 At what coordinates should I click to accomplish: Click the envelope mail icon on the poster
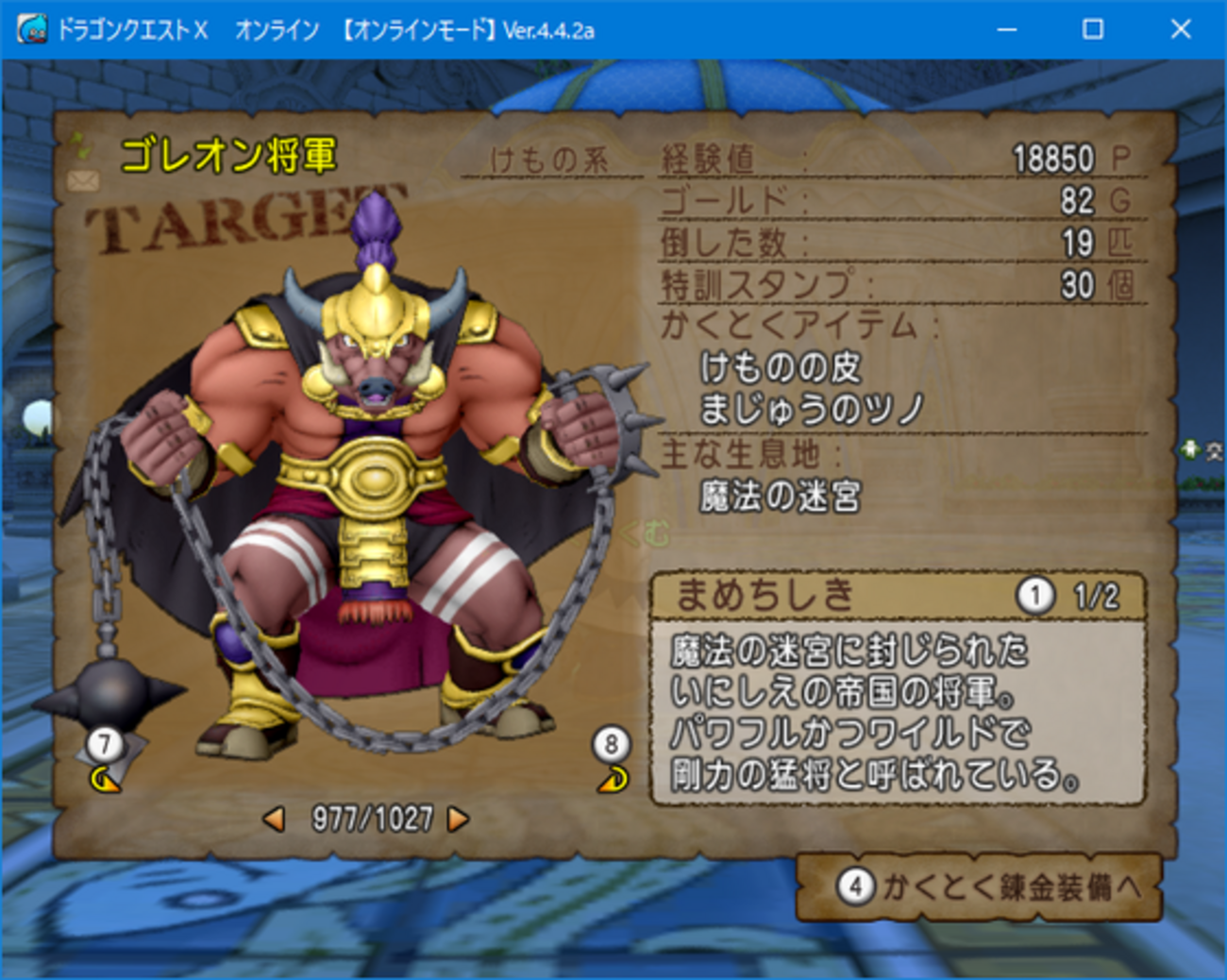pos(83,179)
